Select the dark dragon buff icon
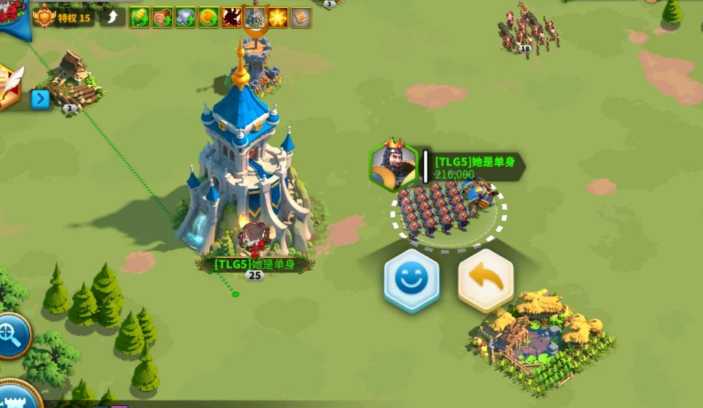Viewport: 703px width, 408px height. pyautogui.click(x=231, y=17)
